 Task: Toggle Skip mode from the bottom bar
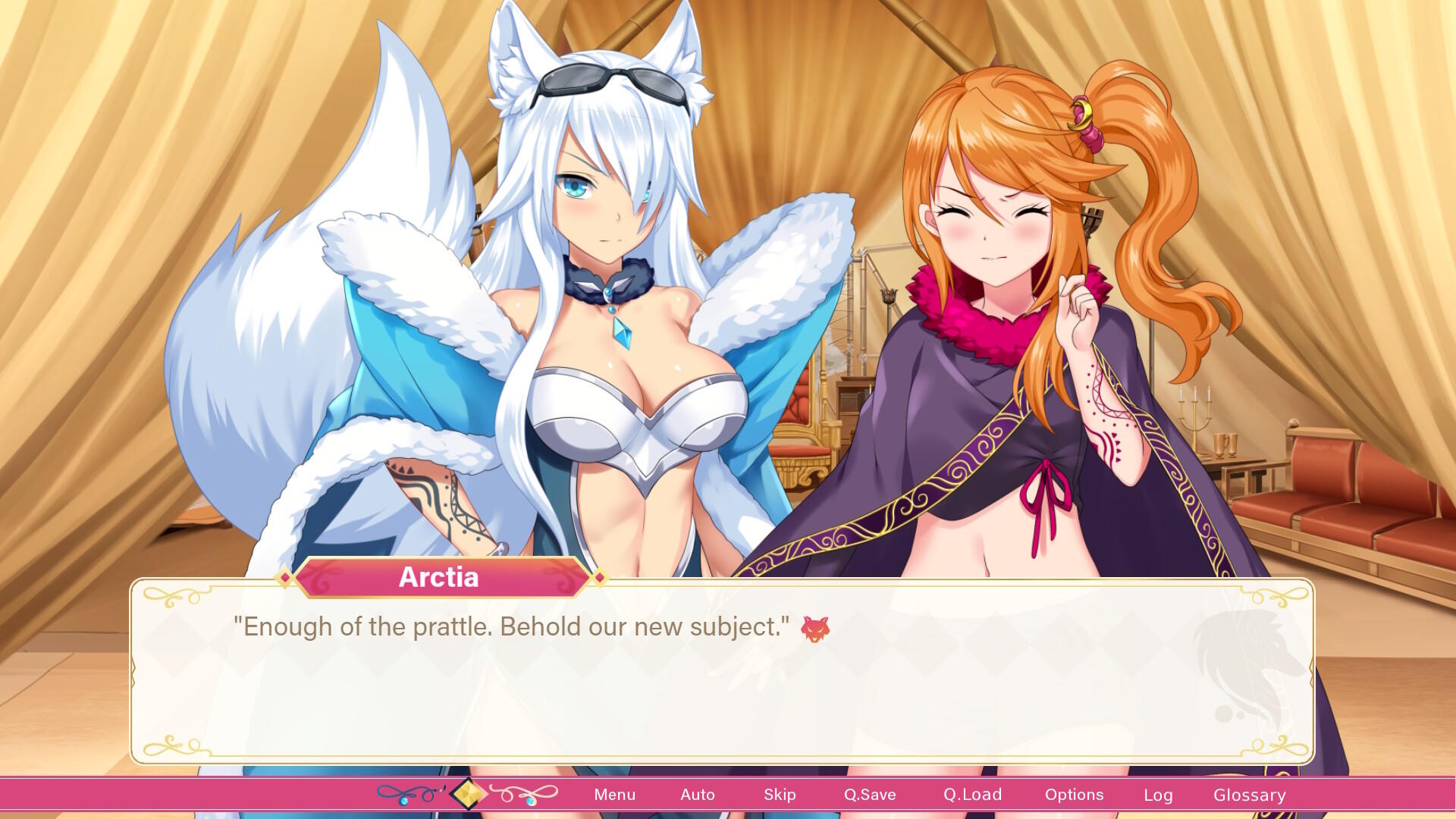click(780, 794)
